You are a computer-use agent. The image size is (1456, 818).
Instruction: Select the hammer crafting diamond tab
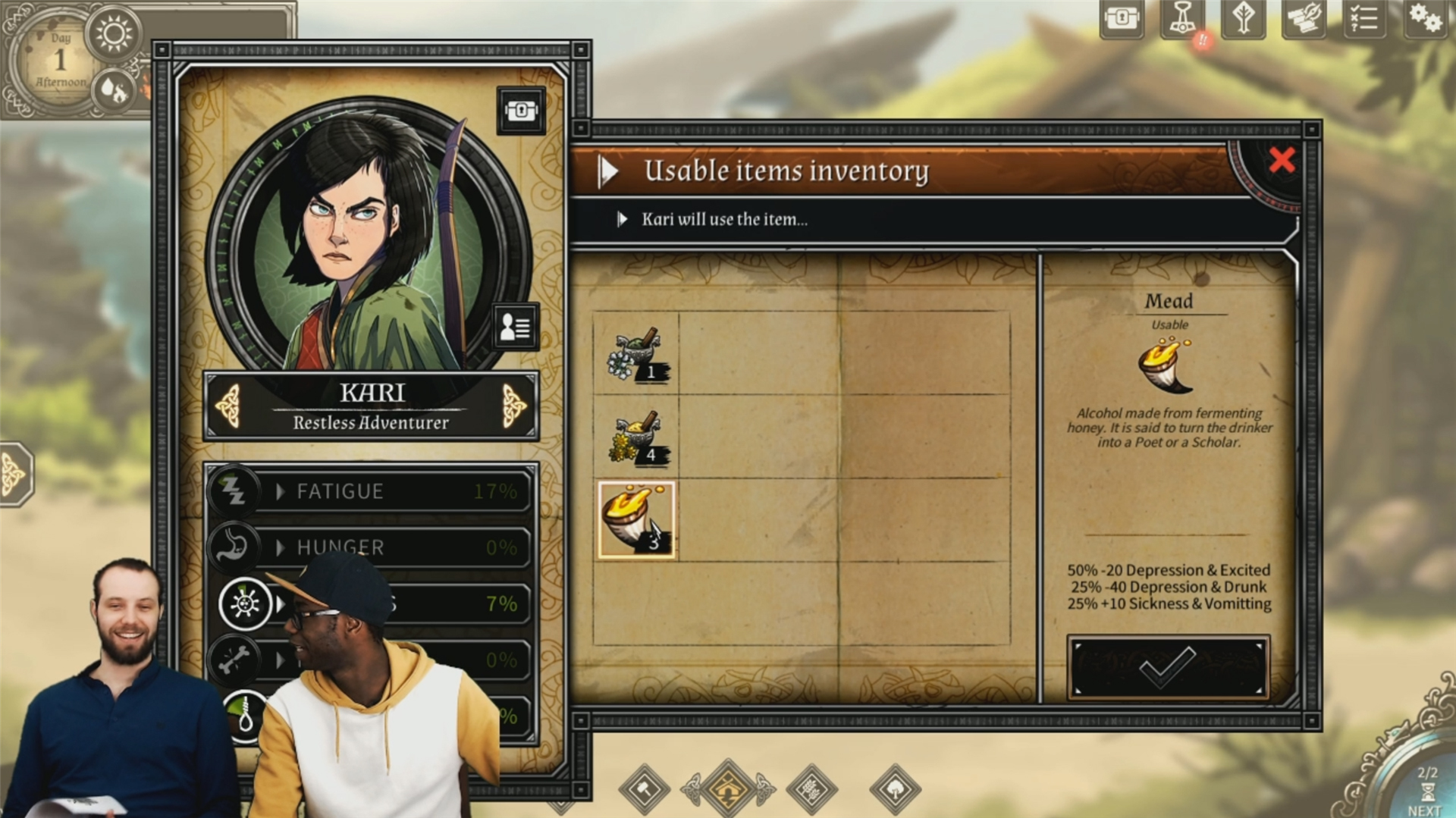pyautogui.click(x=645, y=789)
